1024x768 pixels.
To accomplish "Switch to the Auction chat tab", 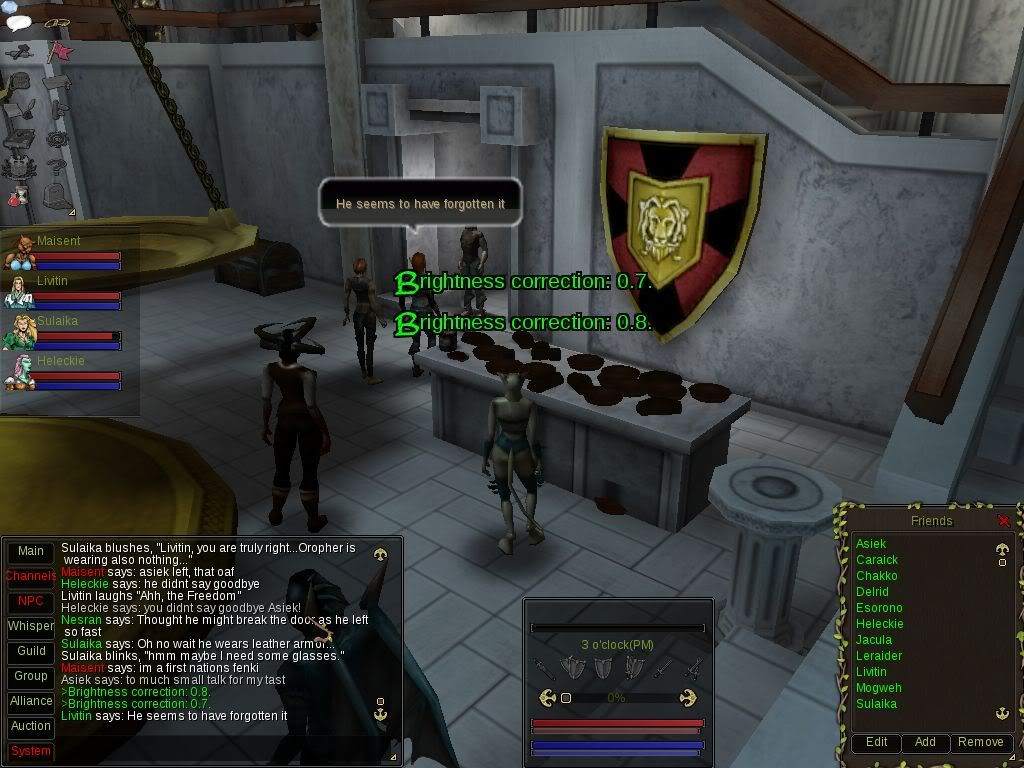I will point(31,727).
